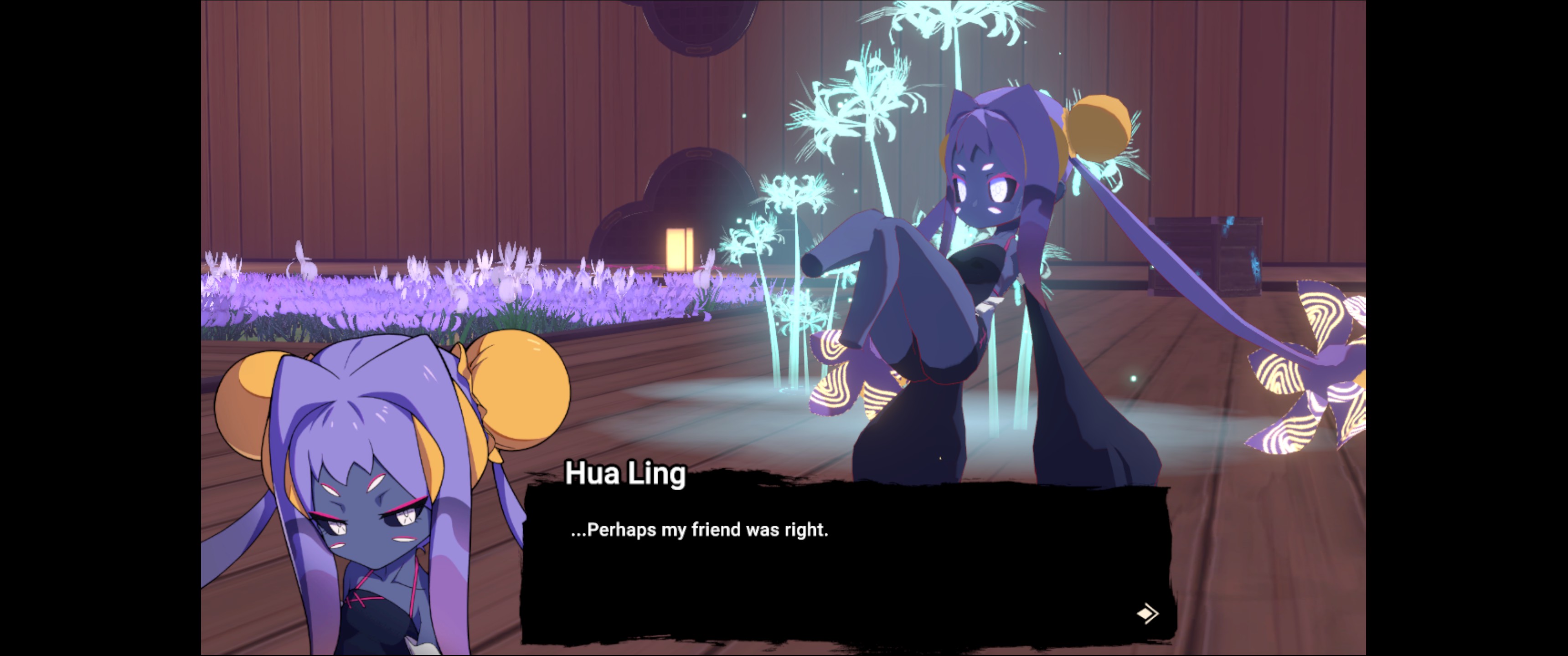
Task: Click the dialogue continue arrow icon
Action: 1147,613
